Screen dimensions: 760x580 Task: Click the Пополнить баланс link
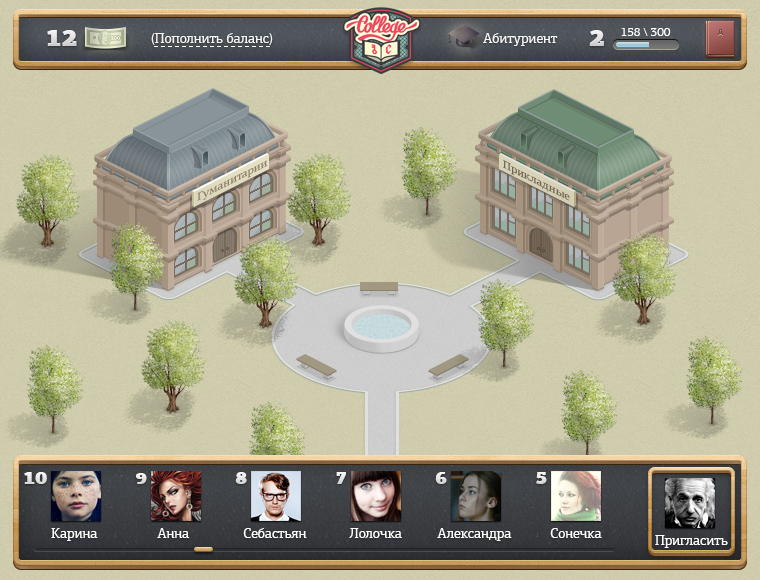pos(212,39)
